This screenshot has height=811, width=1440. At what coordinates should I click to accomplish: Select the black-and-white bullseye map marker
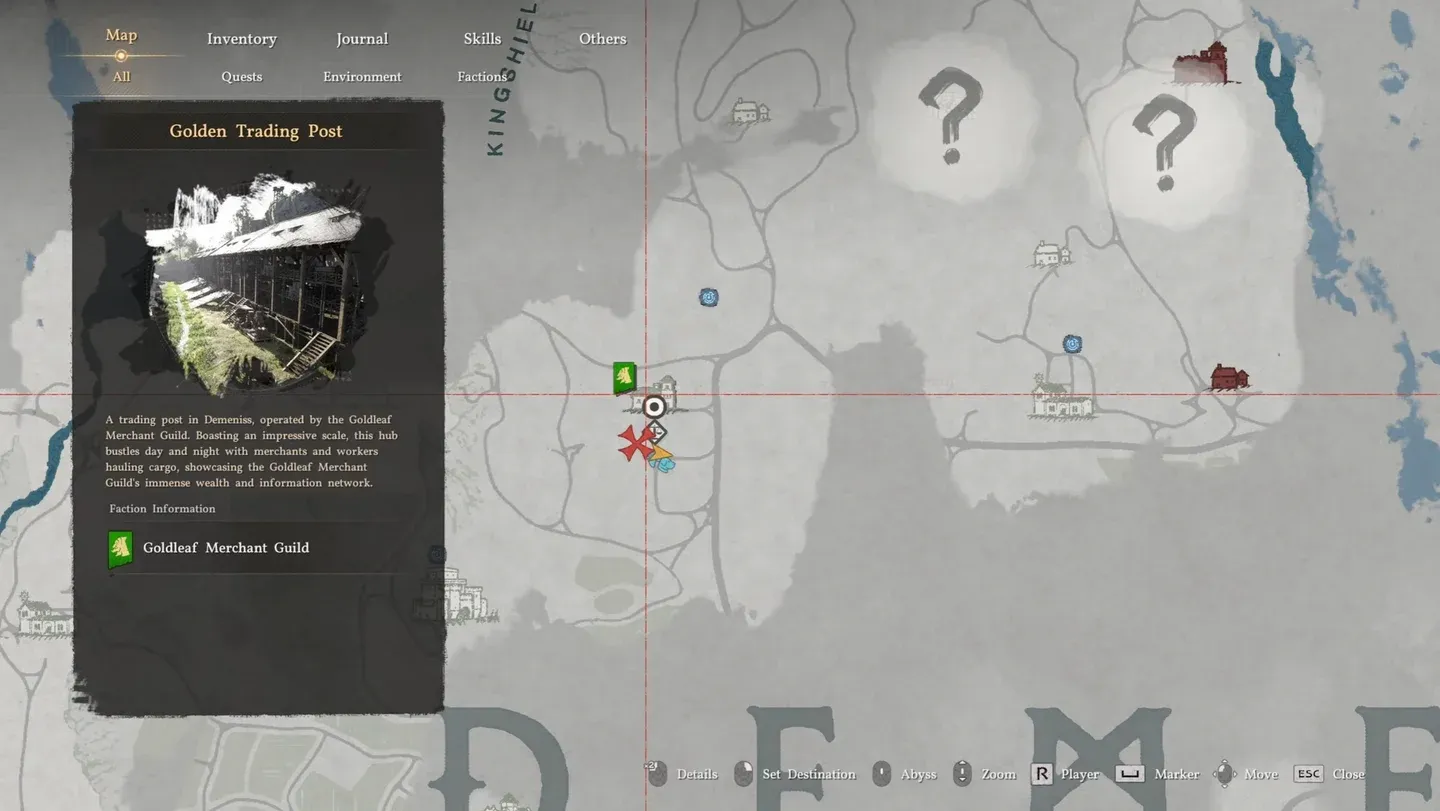[x=654, y=407]
